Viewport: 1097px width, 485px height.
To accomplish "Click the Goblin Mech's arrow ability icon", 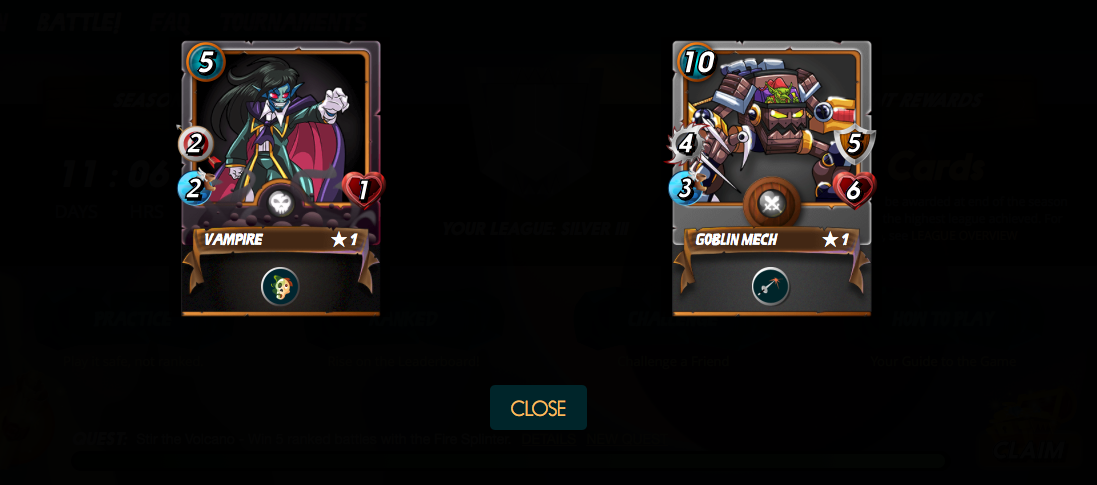I will pos(770,287).
